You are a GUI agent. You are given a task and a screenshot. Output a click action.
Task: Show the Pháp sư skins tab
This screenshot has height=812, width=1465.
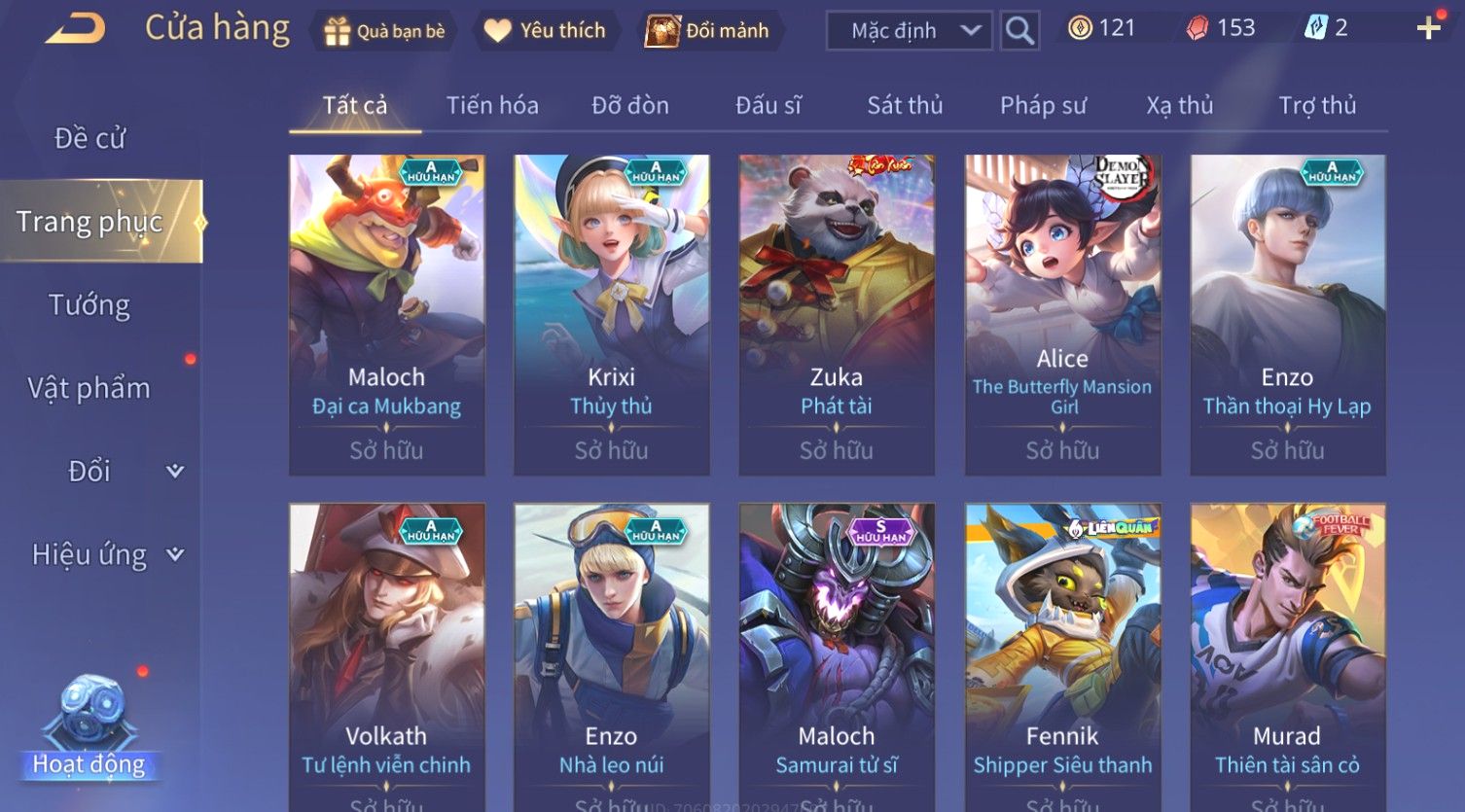[x=1043, y=105]
